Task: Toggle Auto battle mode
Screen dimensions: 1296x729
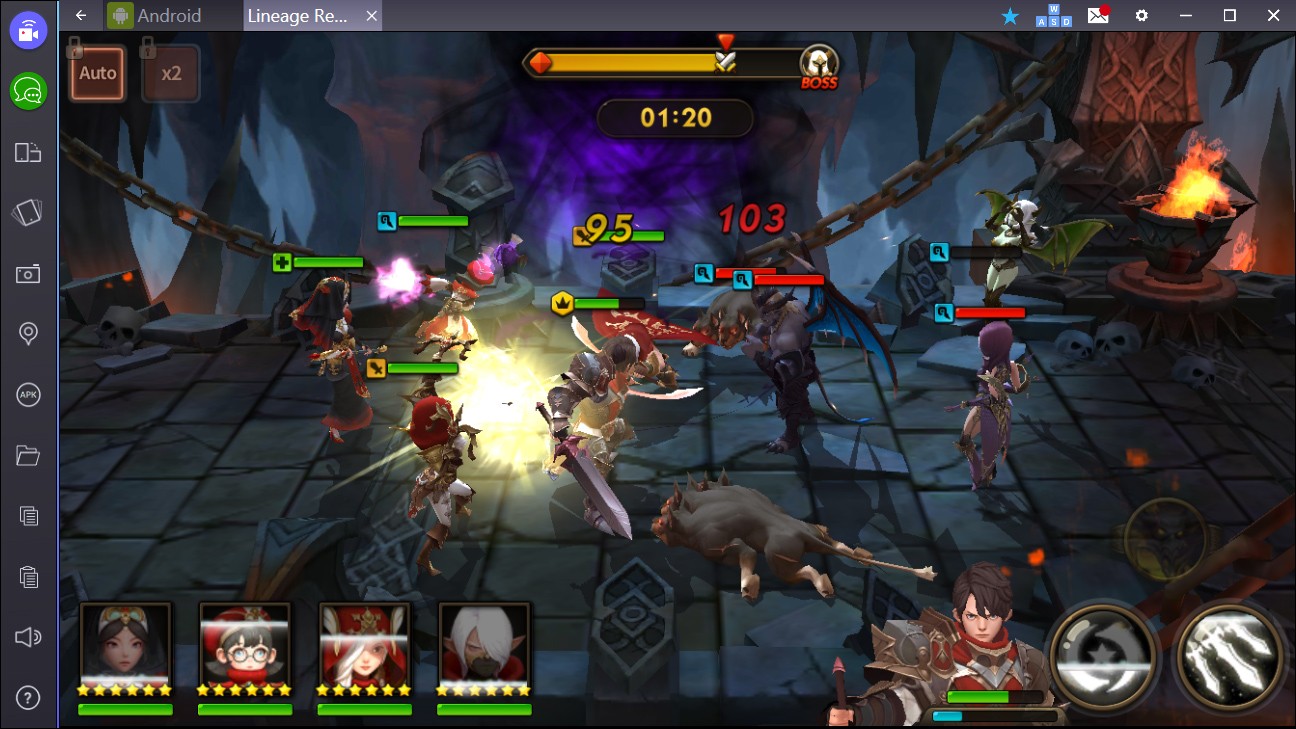Action: click(96, 72)
